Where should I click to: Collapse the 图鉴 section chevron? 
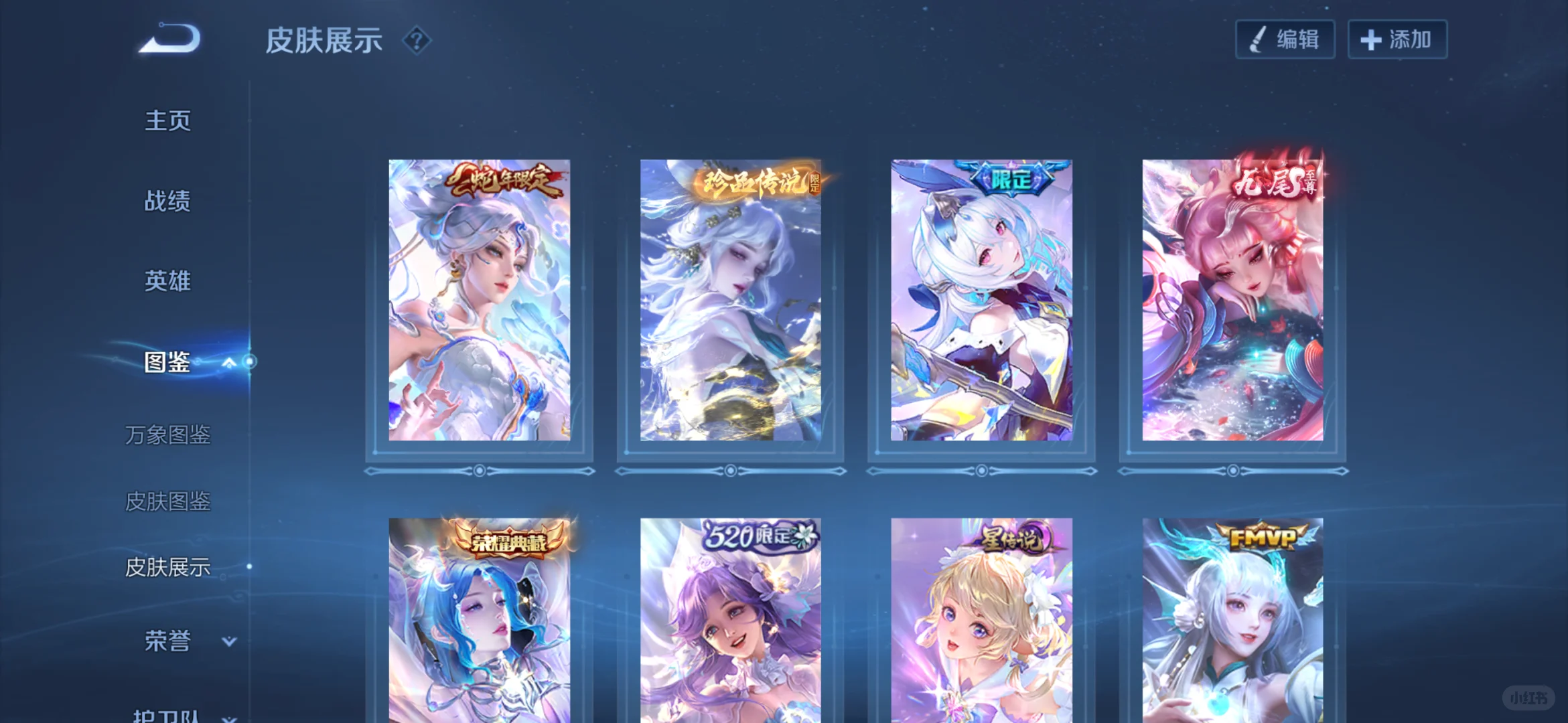click(229, 362)
